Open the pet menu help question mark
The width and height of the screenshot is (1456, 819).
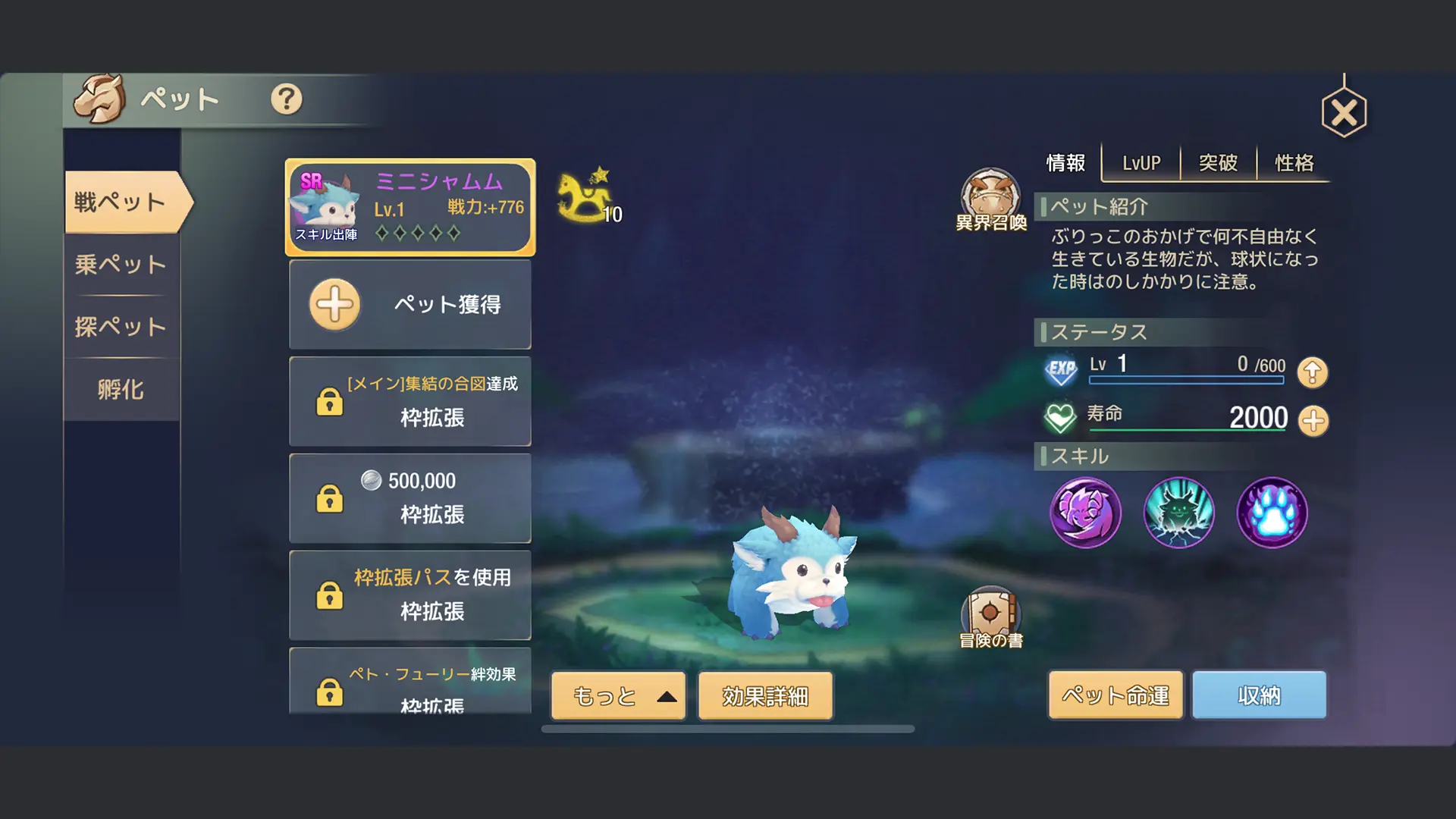click(x=286, y=99)
